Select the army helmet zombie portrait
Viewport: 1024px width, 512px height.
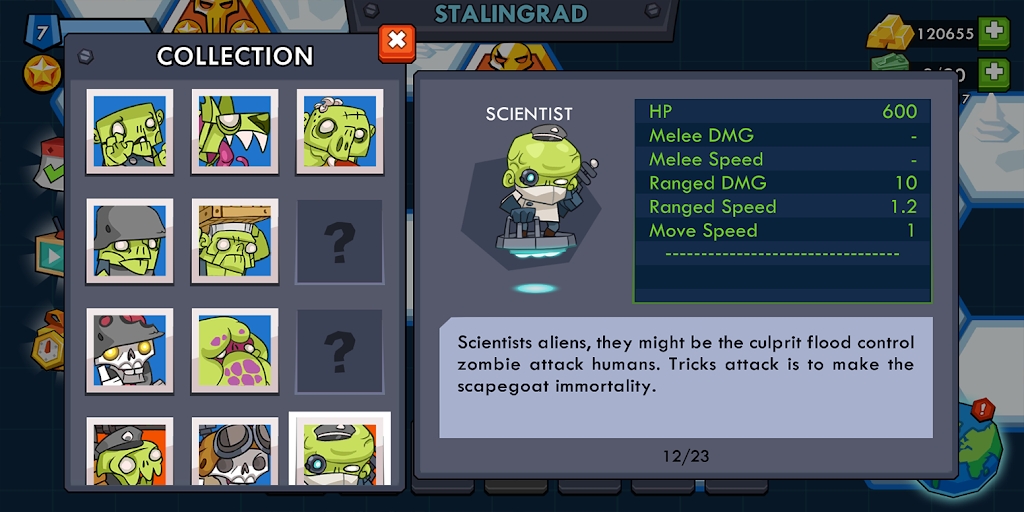(x=130, y=241)
